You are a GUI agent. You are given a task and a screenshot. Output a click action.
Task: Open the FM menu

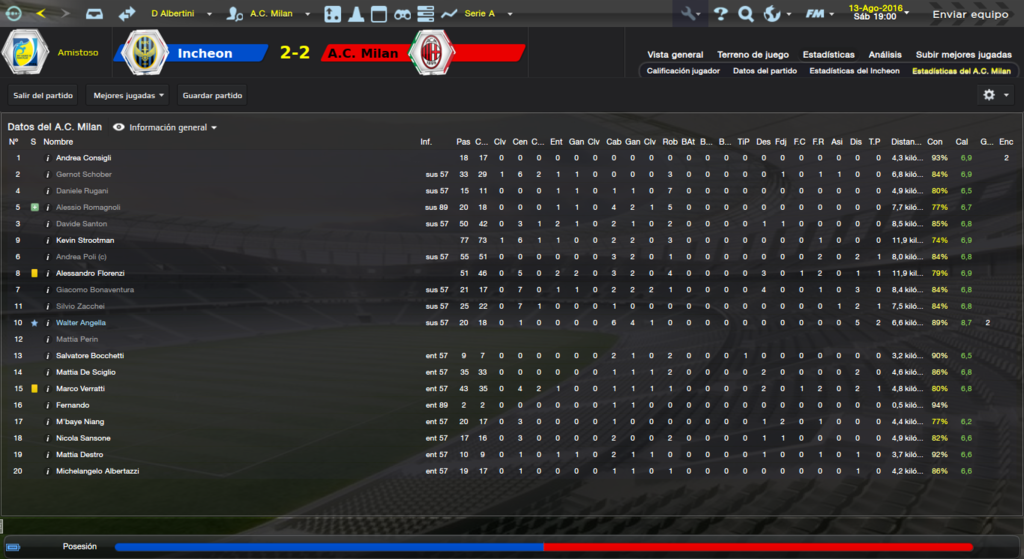point(819,14)
